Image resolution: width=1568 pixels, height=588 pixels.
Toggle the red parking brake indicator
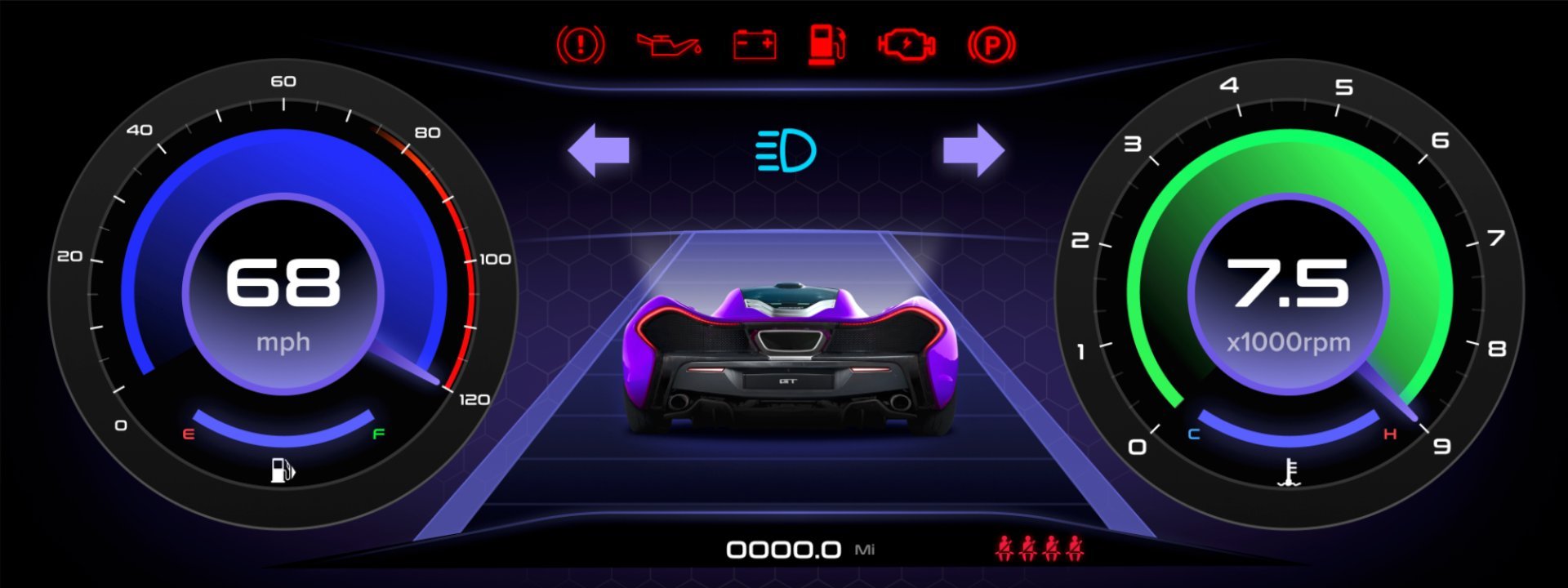pyautogui.click(x=991, y=45)
